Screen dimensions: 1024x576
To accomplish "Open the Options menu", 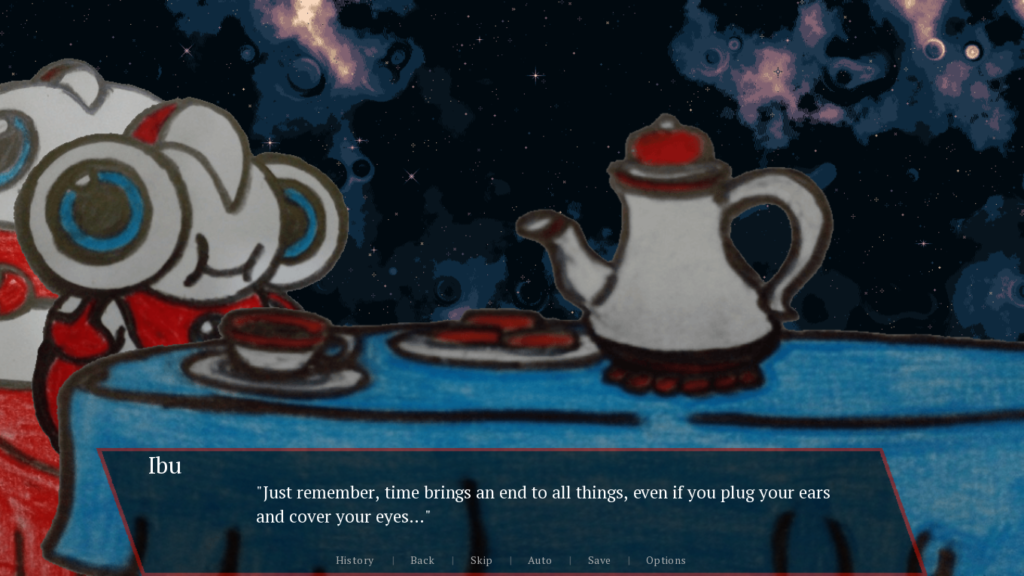I will click(x=665, y=560).
